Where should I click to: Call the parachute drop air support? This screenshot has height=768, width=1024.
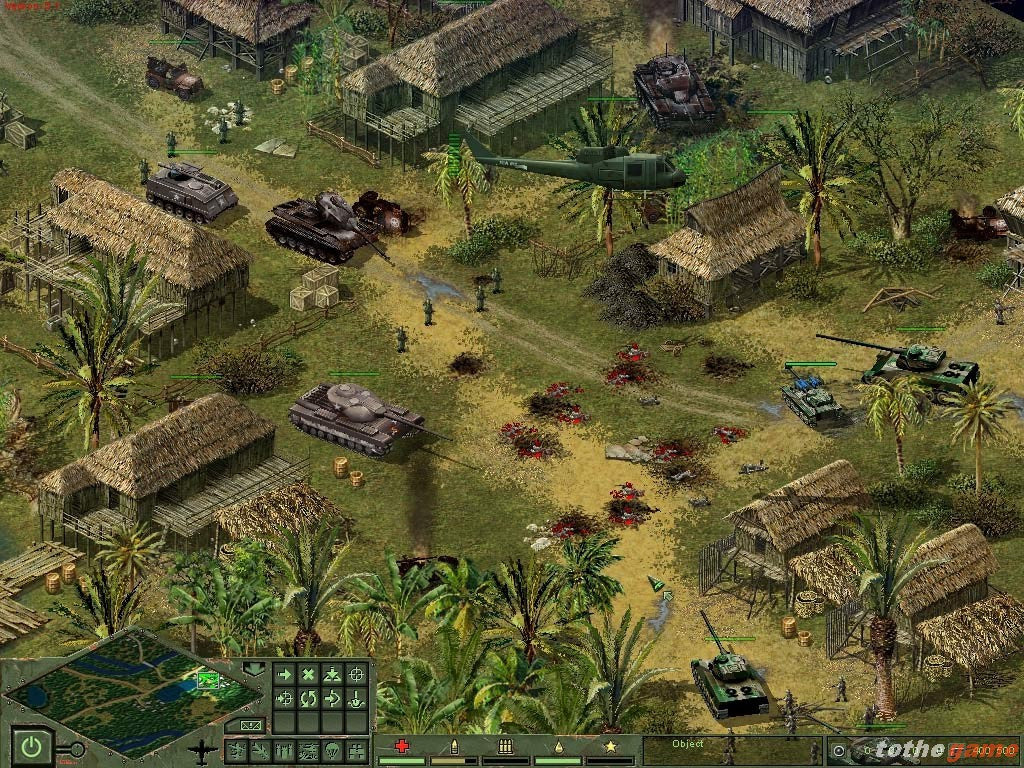pos(333,749)
